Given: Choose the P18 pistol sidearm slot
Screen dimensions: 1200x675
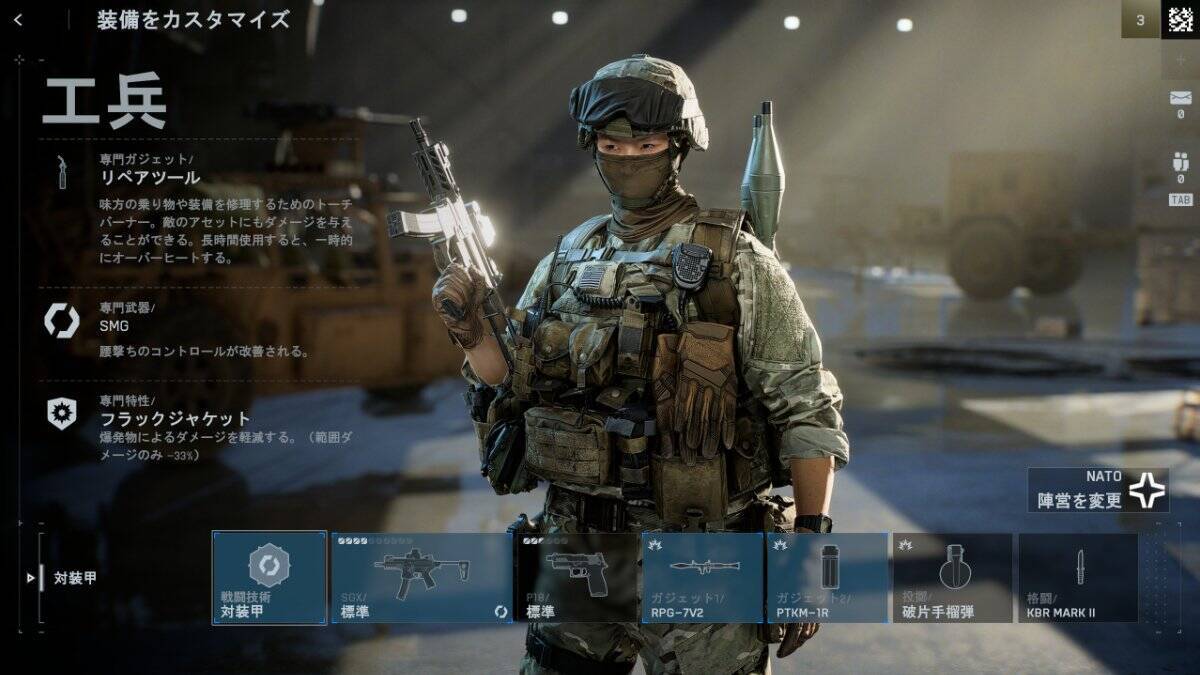Looking at the screenshot, I should pyautogui.click(x=576, y=578).
